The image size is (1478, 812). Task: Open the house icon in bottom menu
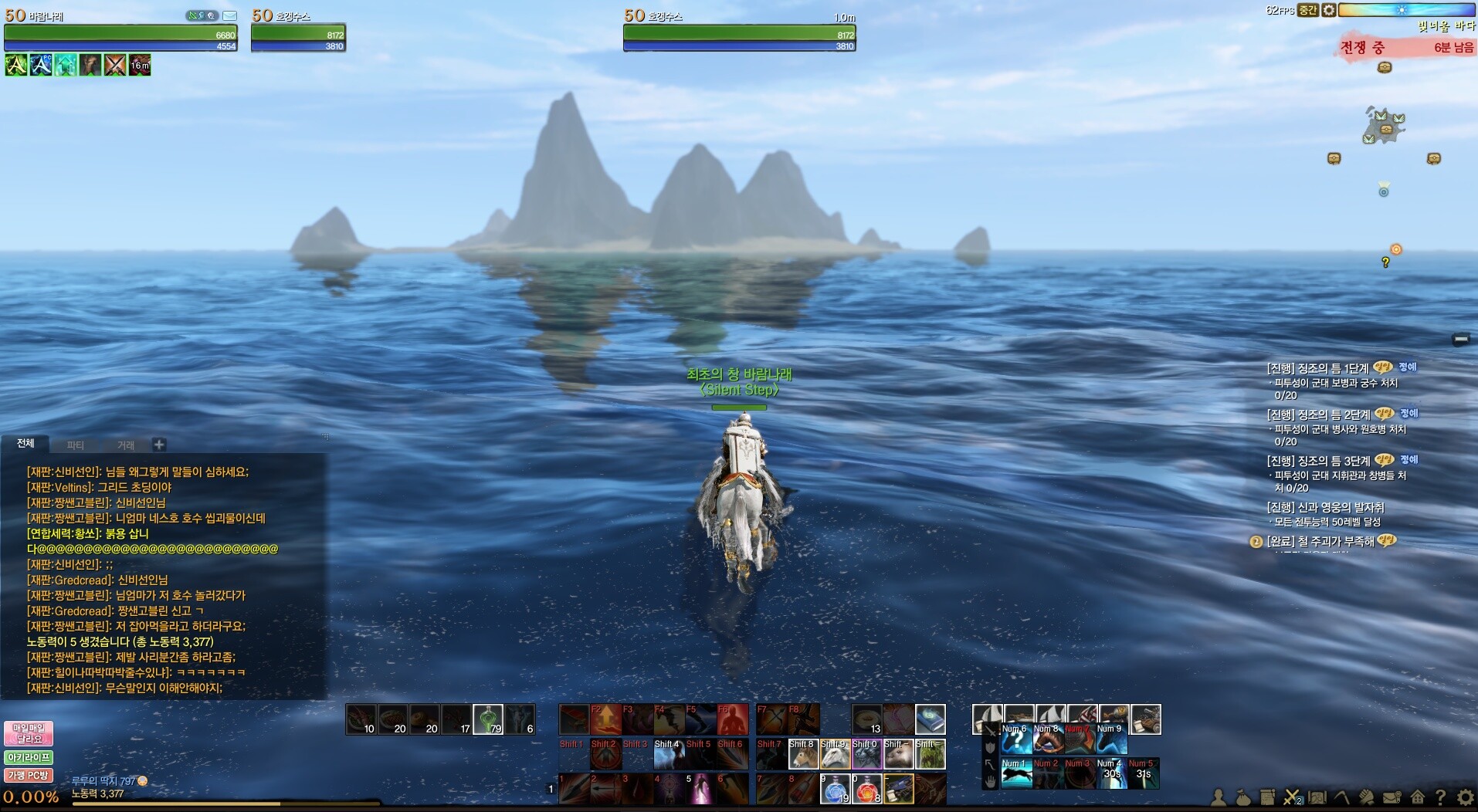(1417, 797)
